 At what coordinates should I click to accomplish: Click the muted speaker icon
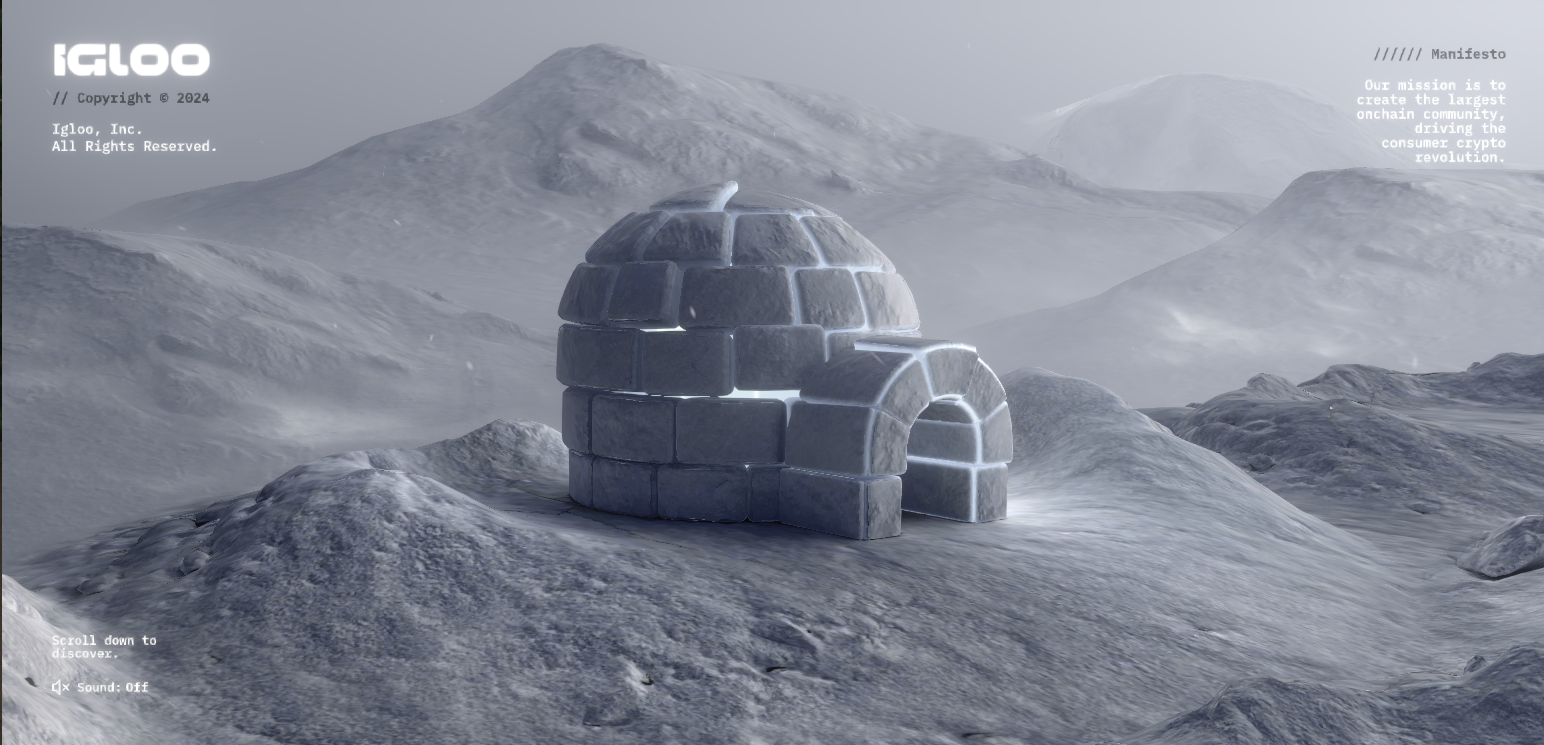pos(59,687)
